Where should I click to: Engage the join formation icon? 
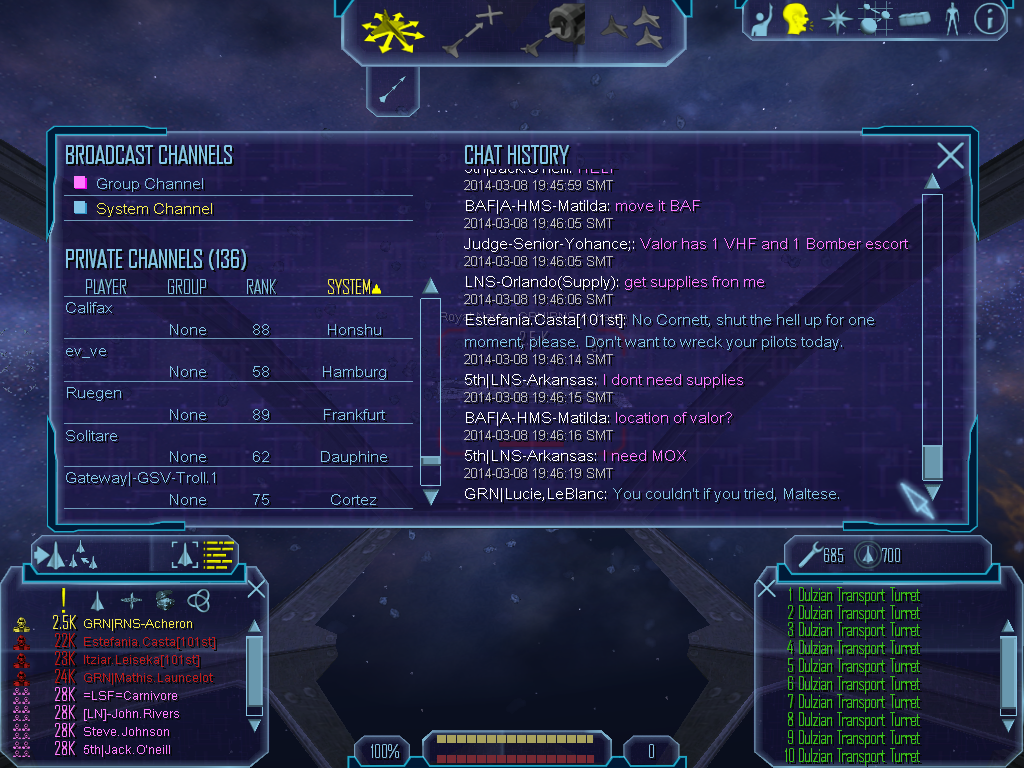coord(632,28)
